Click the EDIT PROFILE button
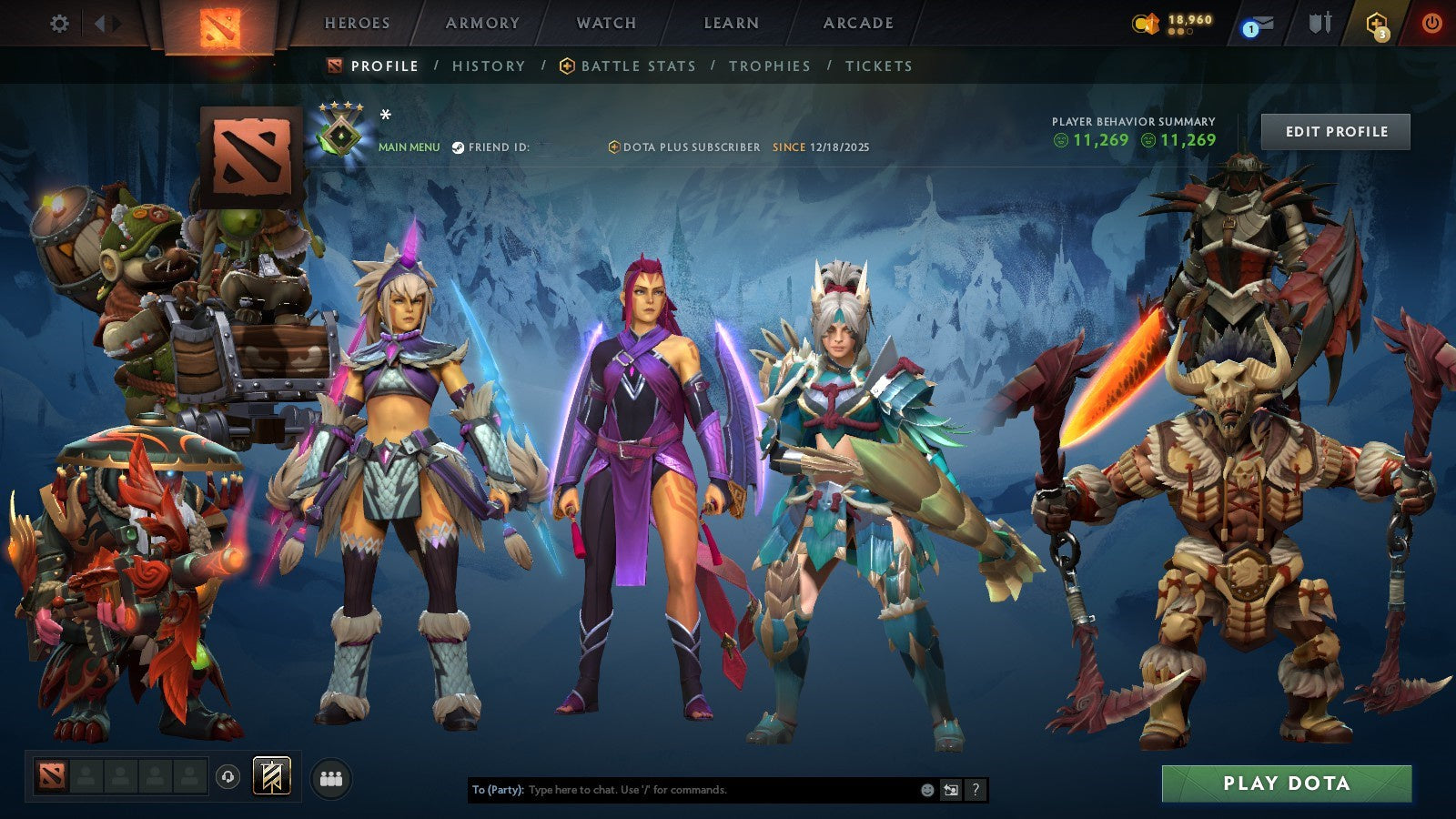The width and height of the screenshot is (1456, 819). point(1334,131)
